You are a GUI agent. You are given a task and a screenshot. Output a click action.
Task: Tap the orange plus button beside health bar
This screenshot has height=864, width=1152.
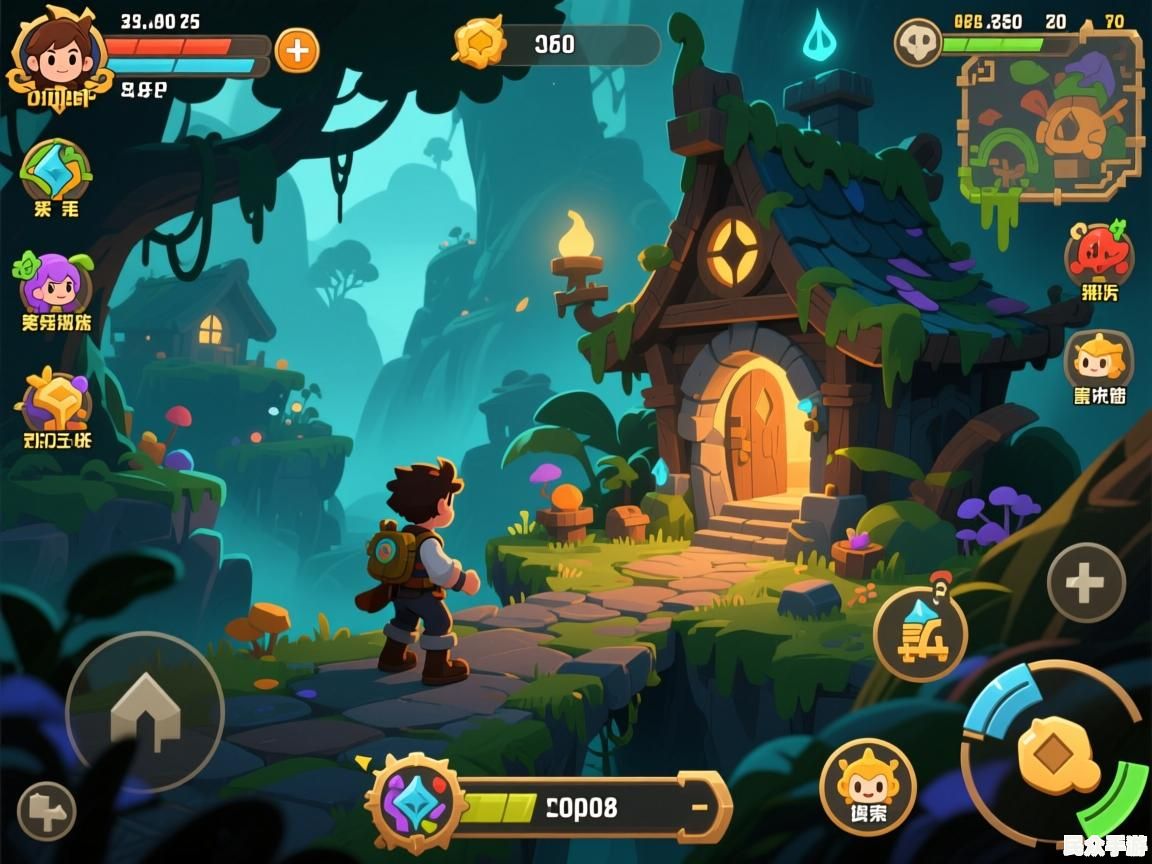tap(297, 49)
